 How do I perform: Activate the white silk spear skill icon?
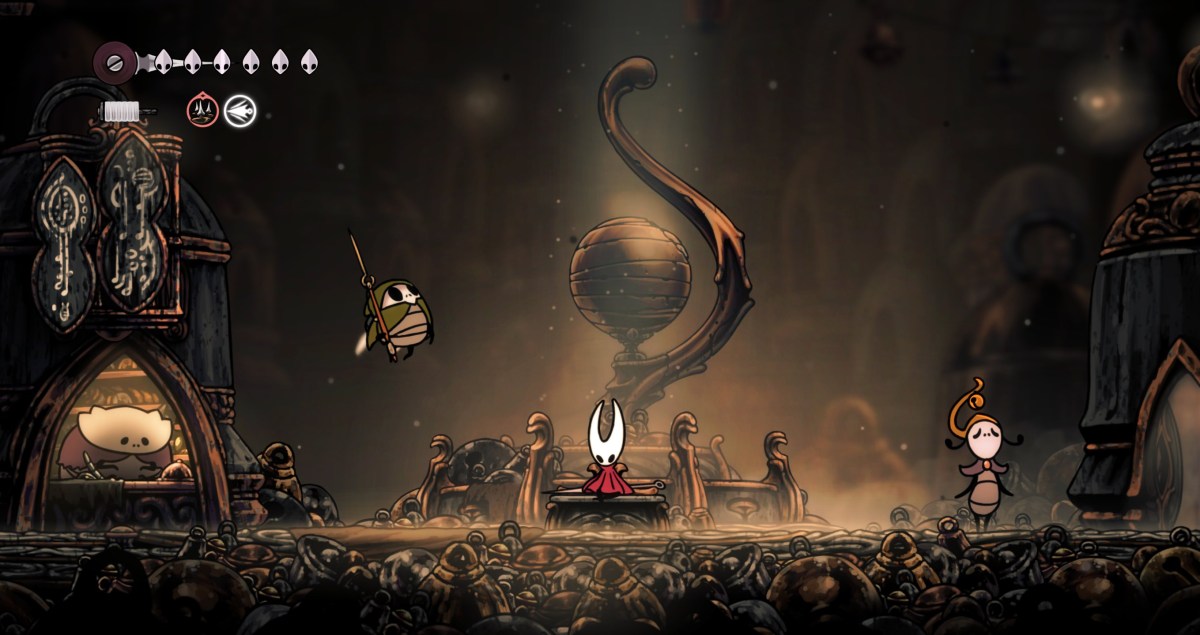240,110
